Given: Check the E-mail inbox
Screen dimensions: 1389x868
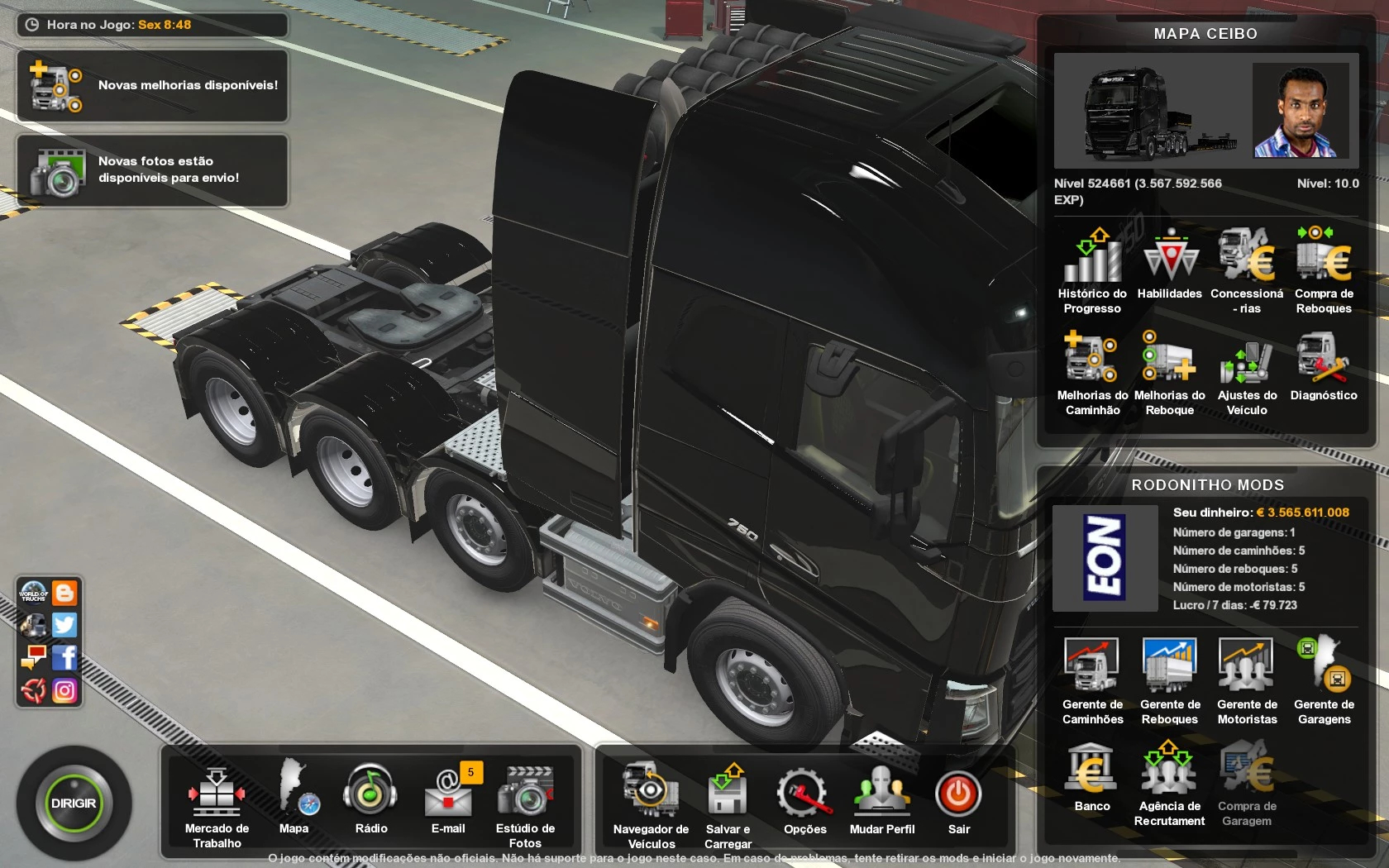Looking at the screenshot, I should 448,798.
